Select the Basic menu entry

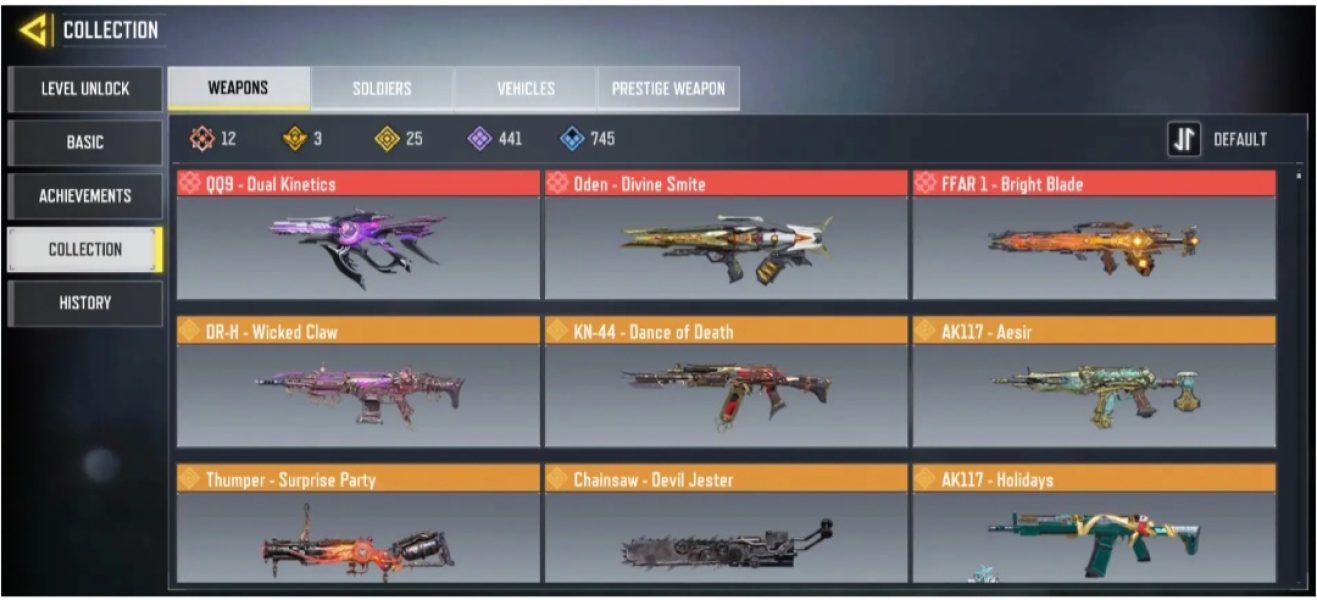coord(85,142)
